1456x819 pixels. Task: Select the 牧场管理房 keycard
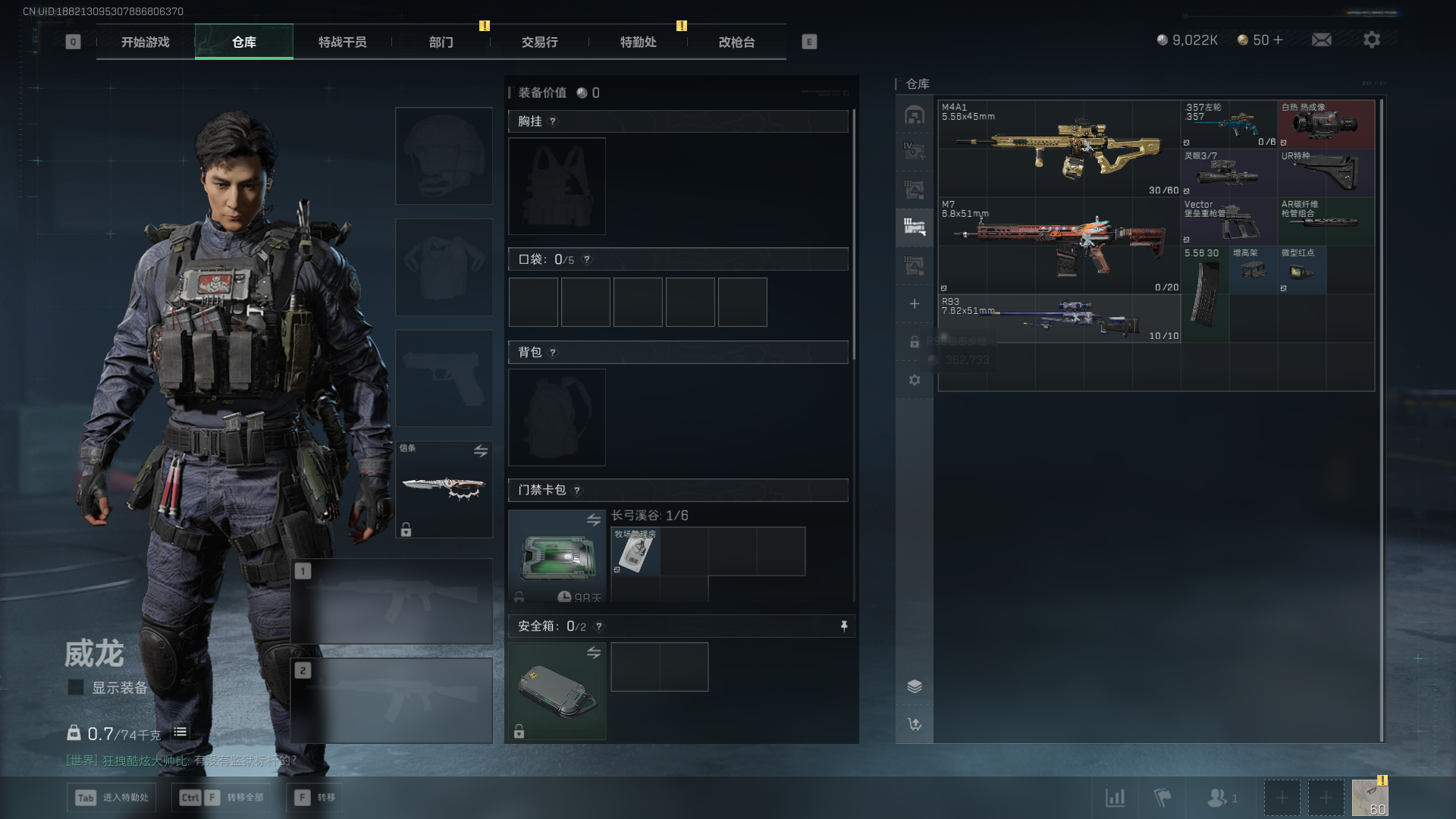(x=635, y=551)
